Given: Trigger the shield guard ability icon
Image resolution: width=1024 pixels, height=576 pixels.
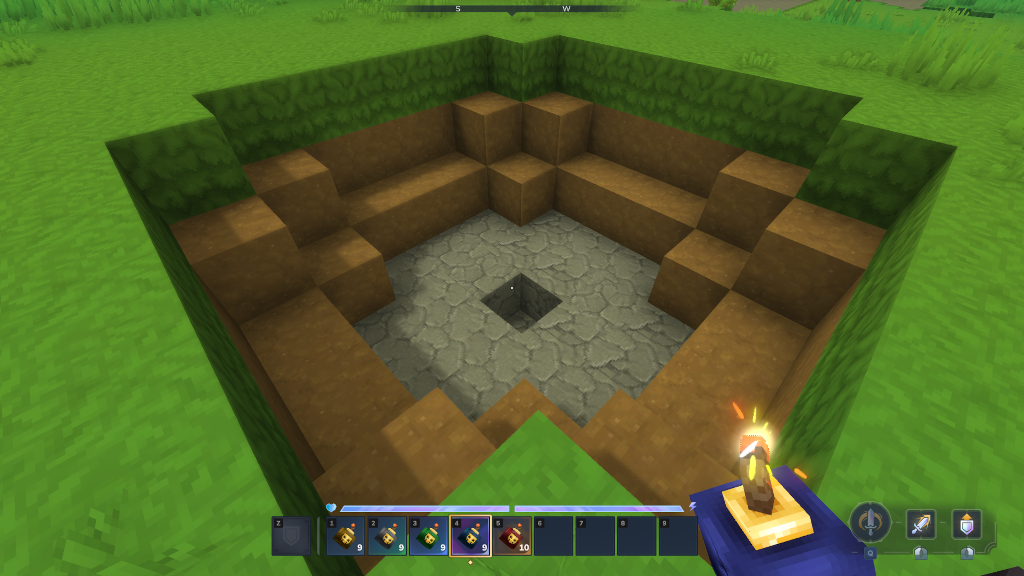Looking at the screenshot, I should (966, 524).
